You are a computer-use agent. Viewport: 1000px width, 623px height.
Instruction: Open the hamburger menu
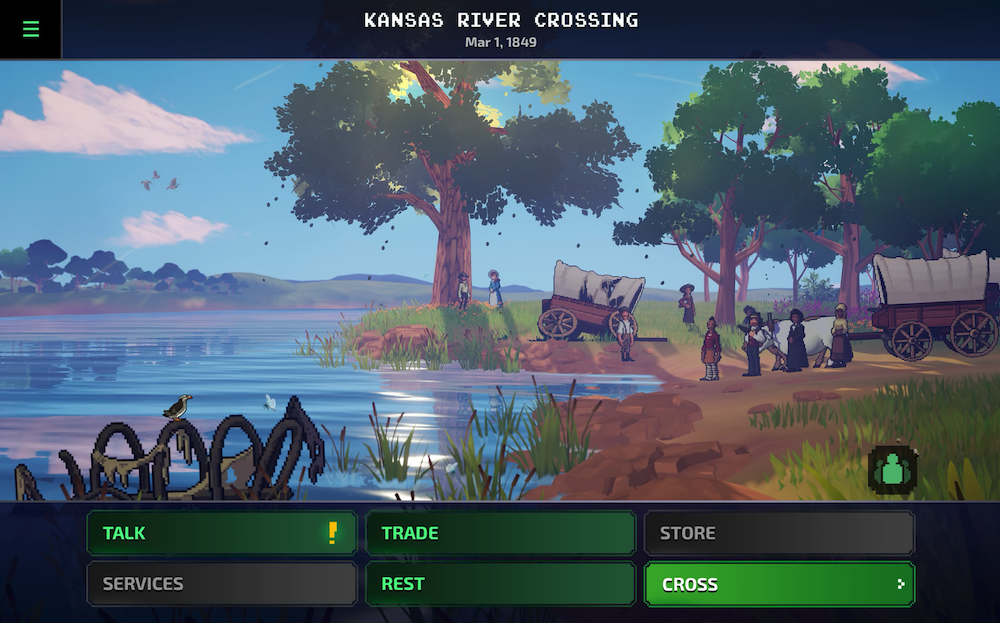pyautogui.click(x=30, y=29)
